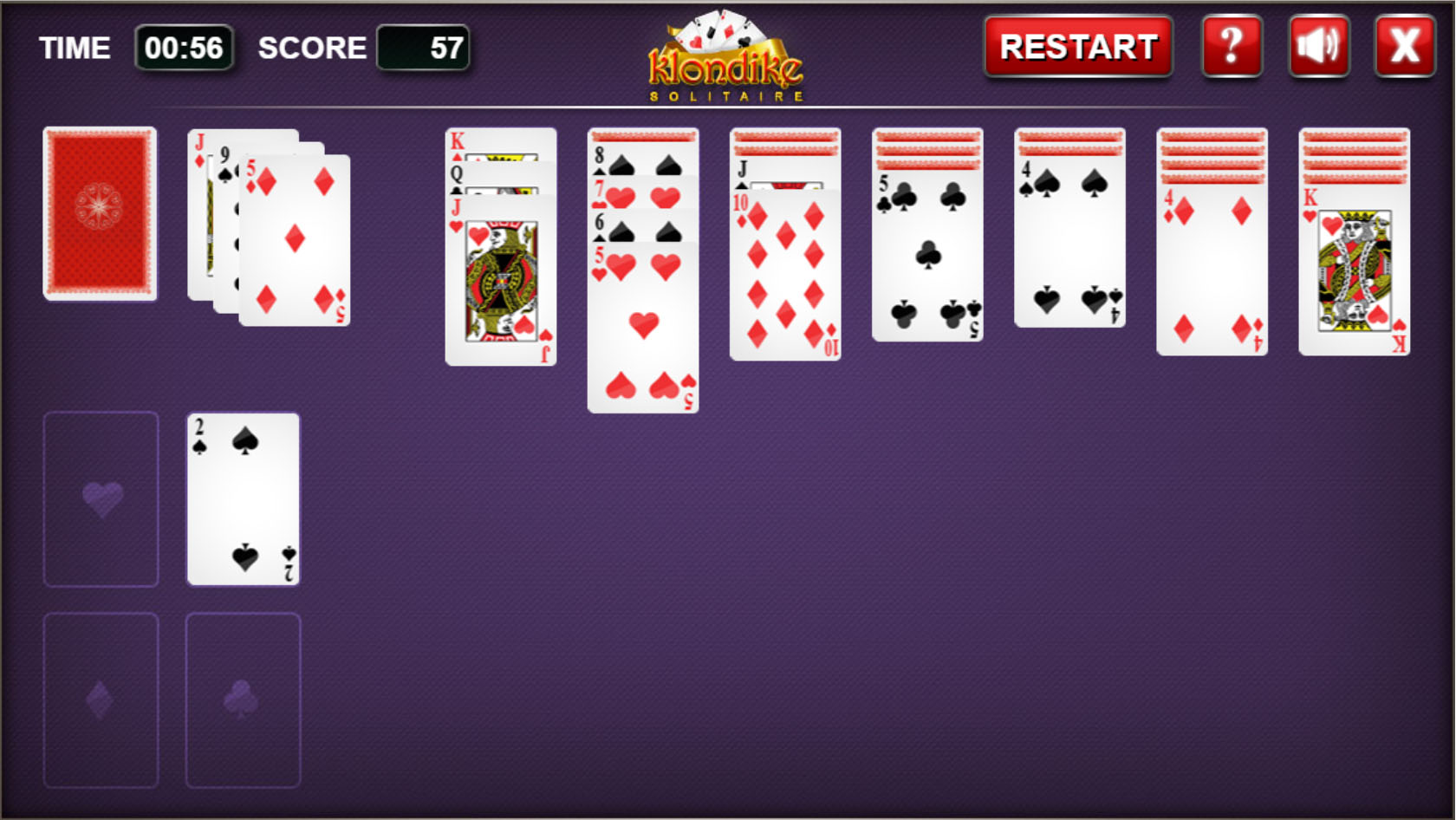This screenshot has height=820, width=1456.
Task: Mute the game sound with the speaker button
Action: (x=1318, y=46)
